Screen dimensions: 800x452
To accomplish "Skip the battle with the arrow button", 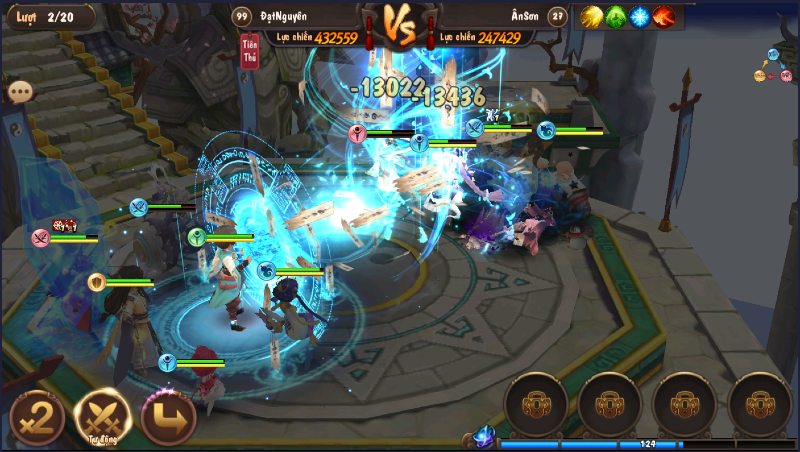I will (x=168, y=418).
